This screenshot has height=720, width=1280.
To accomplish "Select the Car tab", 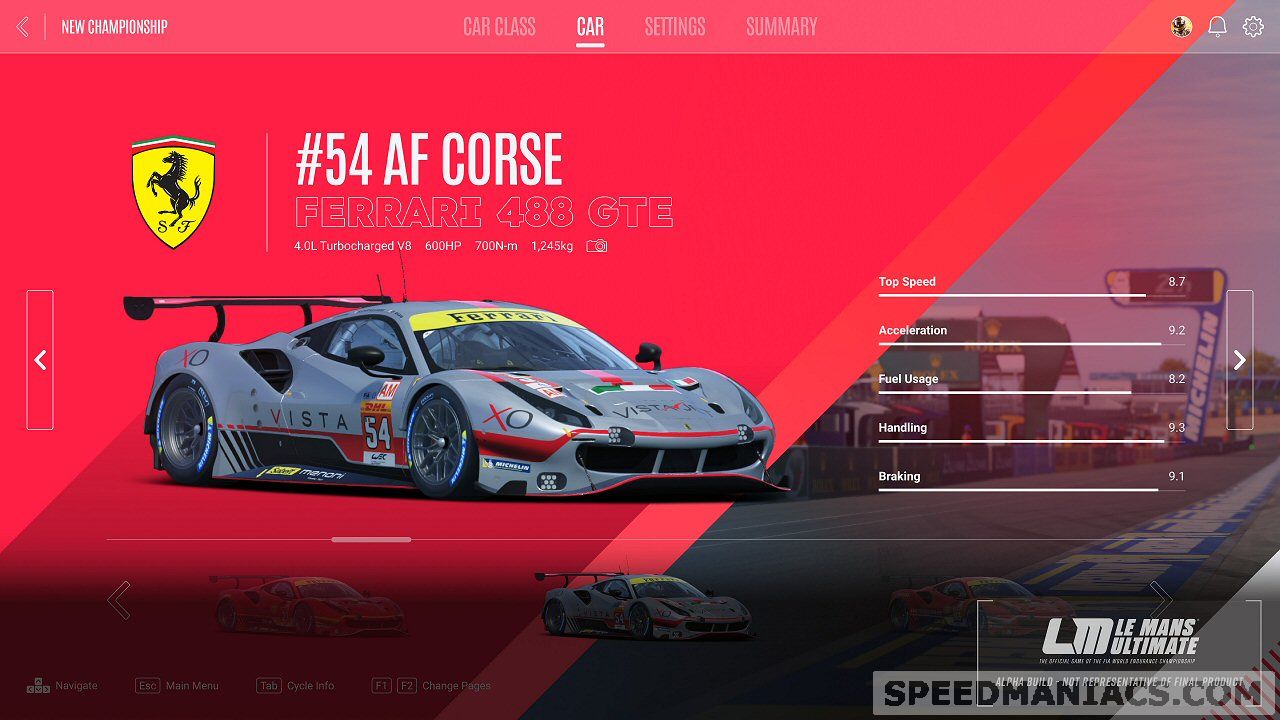I will click(590, 27).
